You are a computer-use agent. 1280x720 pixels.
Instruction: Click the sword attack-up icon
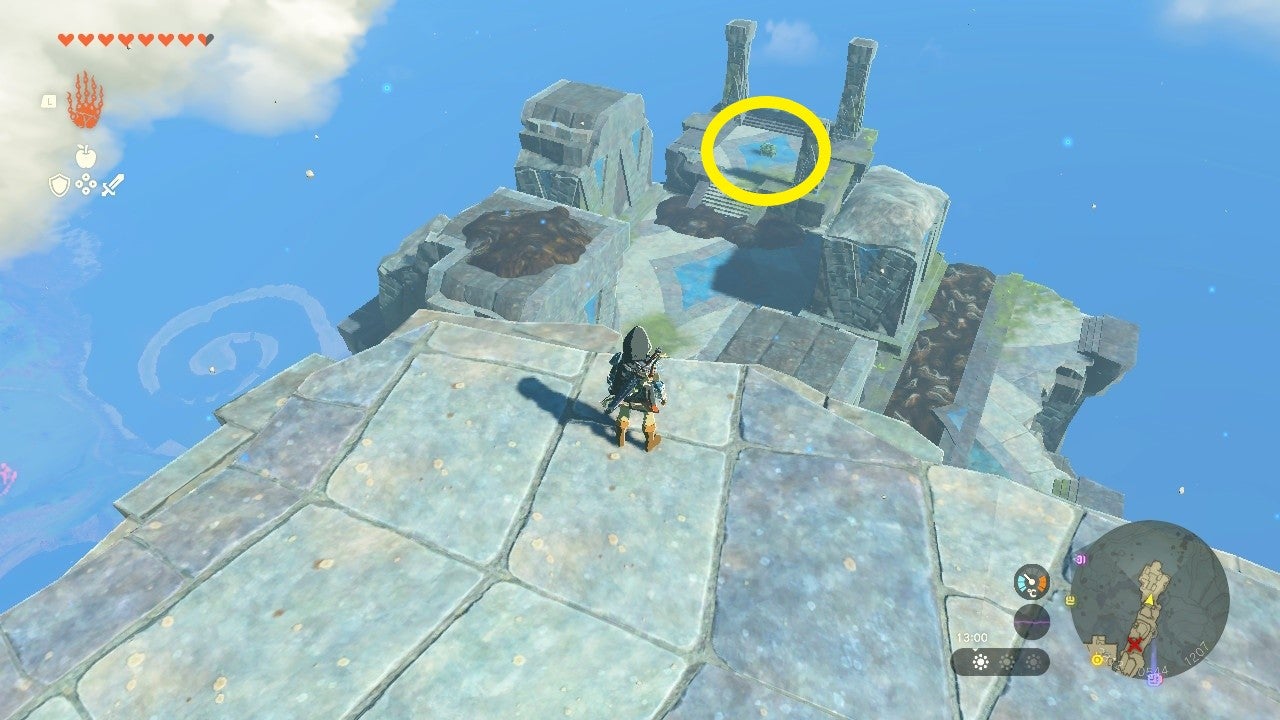tap(113, 186)
